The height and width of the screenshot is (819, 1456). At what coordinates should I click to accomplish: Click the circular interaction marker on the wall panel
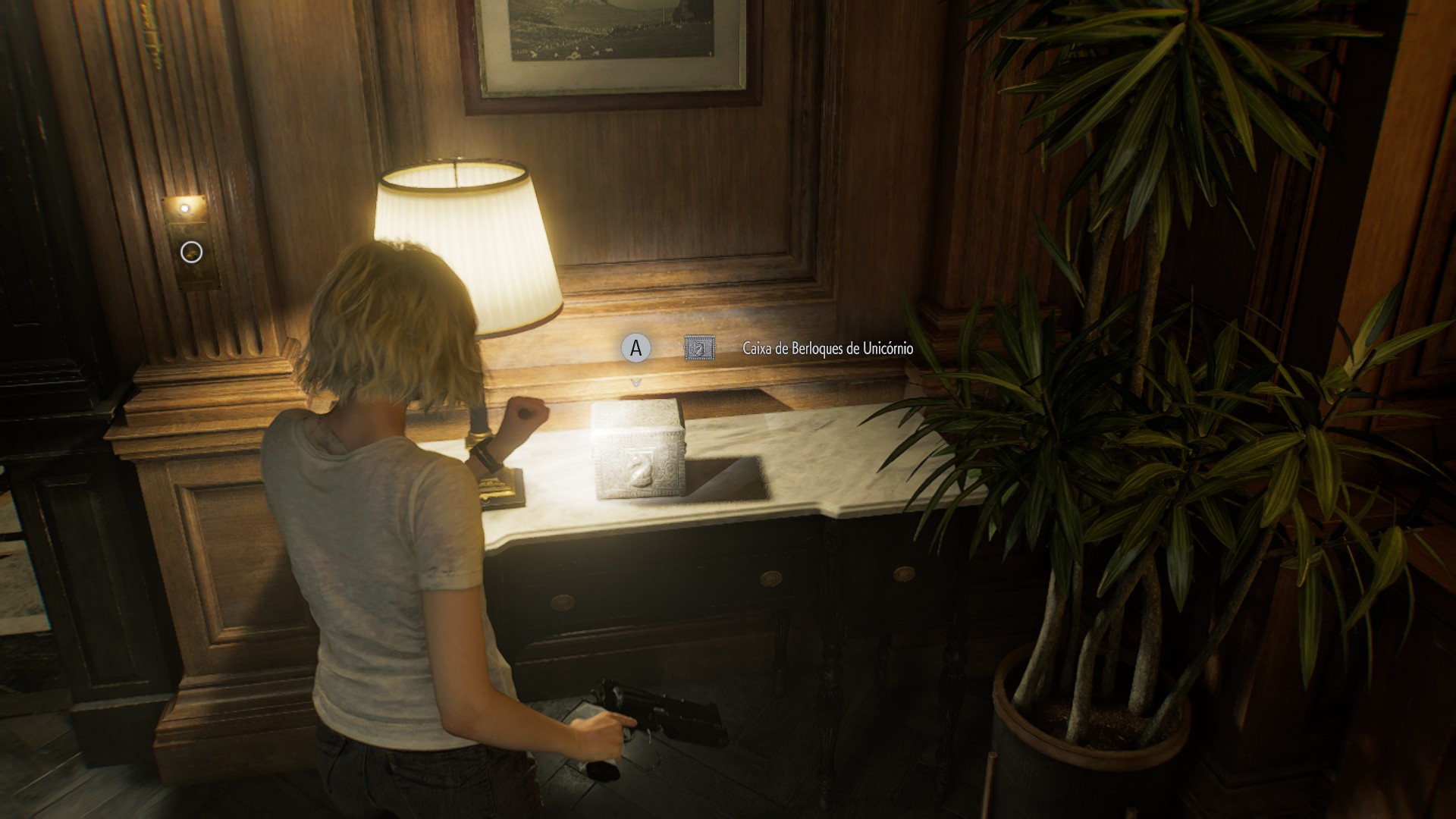pos(193,252)
